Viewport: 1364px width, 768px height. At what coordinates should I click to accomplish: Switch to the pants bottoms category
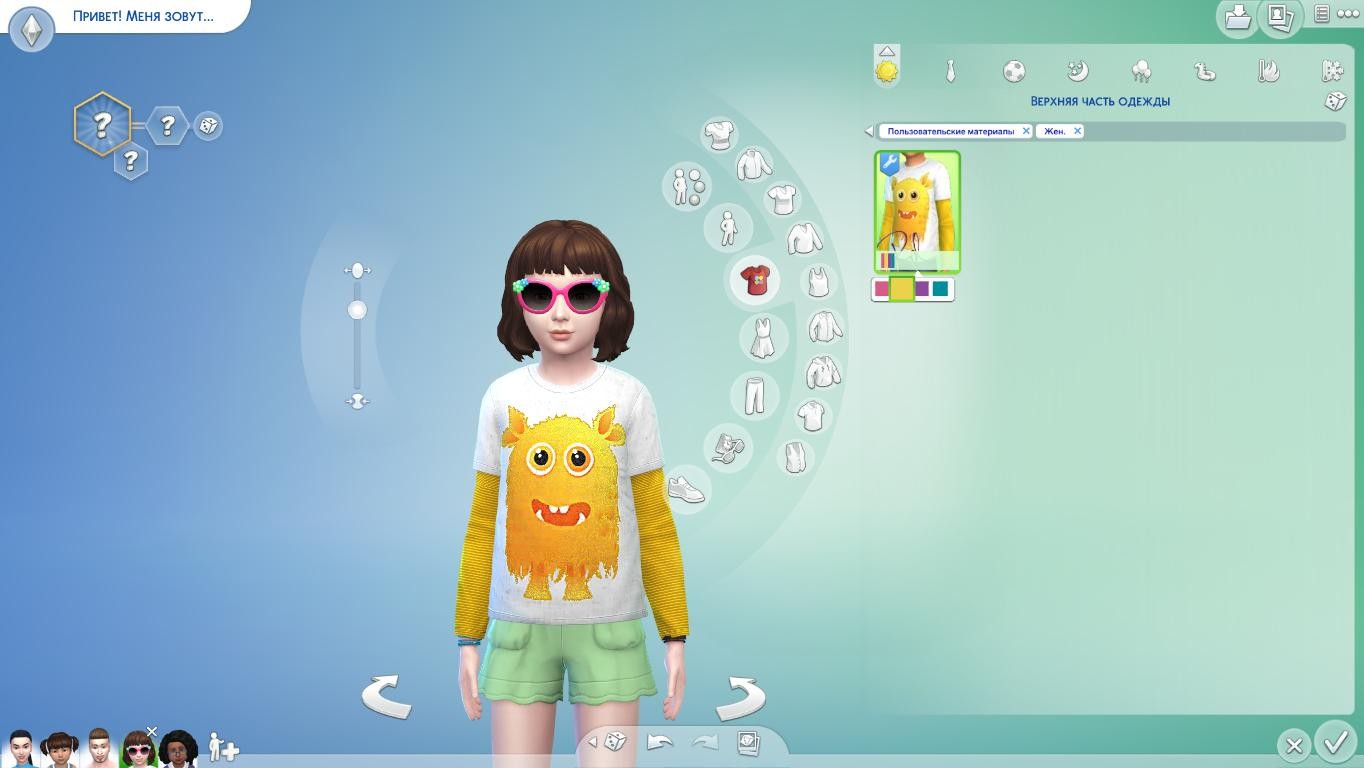click(x=754, y=394)
